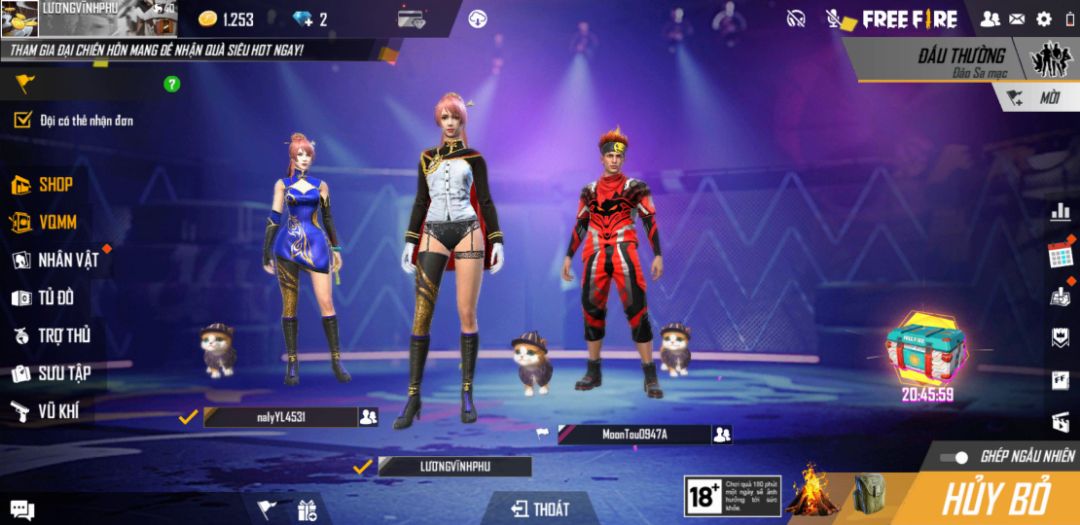
Task: Open the calendar events icon
Action: [x=1060, y=254]
